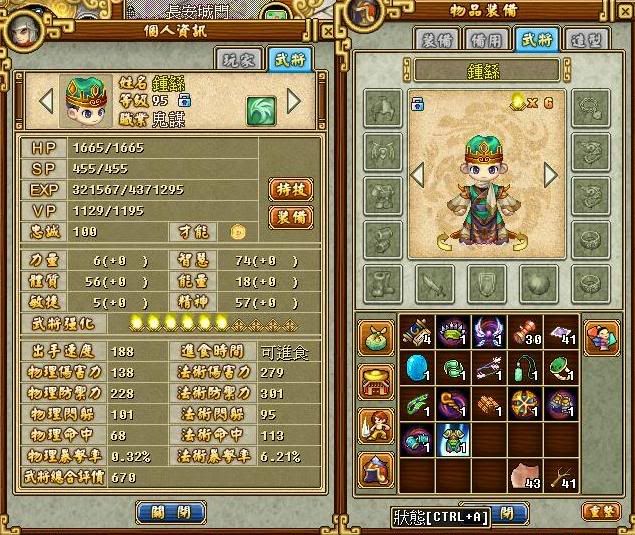Open the 裝備 button beside the VP row

(289, 217)
